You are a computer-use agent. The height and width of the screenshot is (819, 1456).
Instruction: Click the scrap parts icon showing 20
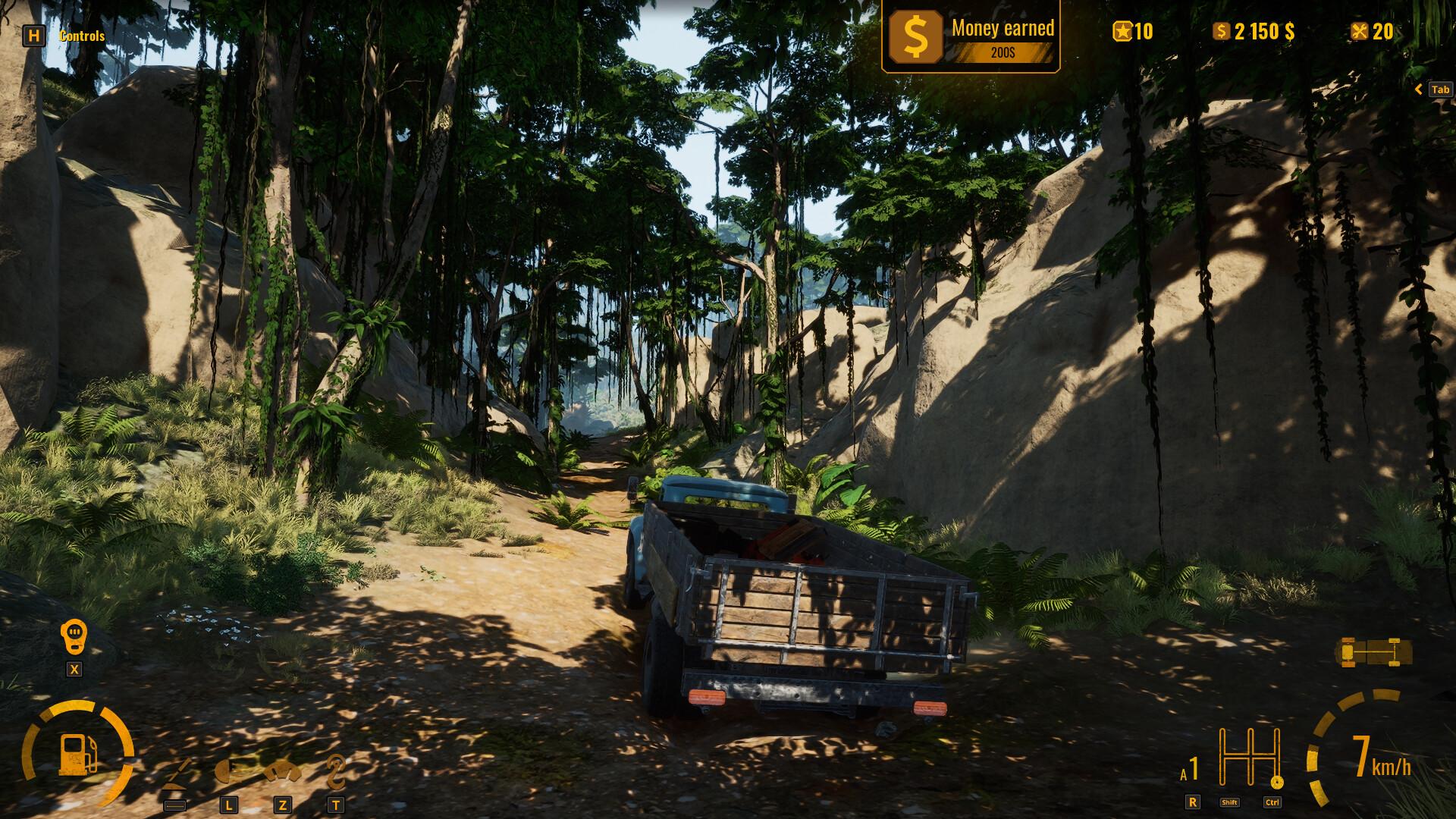pyautogui.click(x=1360, y=32)
